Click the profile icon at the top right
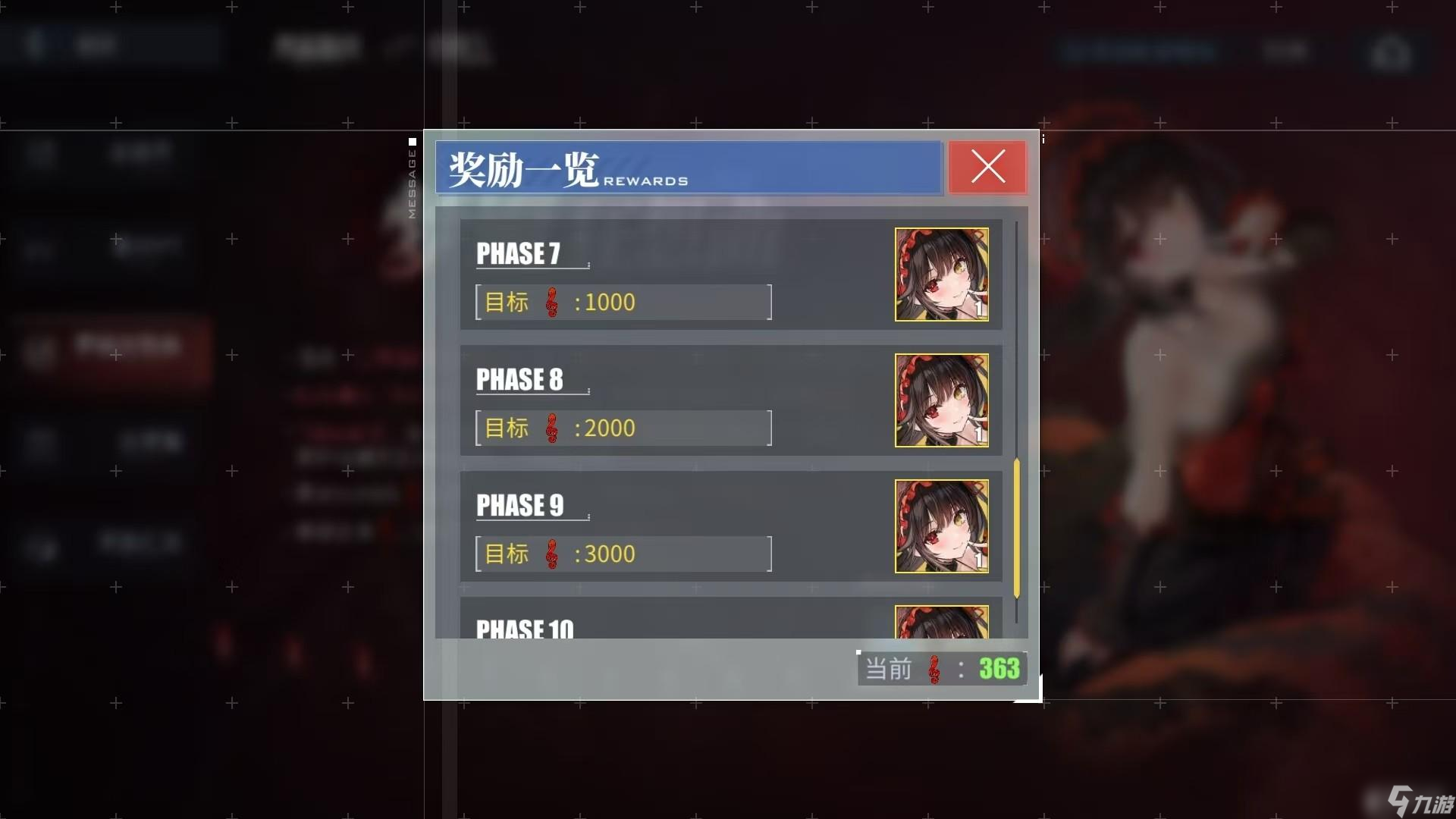Screen dimensions: 1456x819 click(x=1394, y=52)
